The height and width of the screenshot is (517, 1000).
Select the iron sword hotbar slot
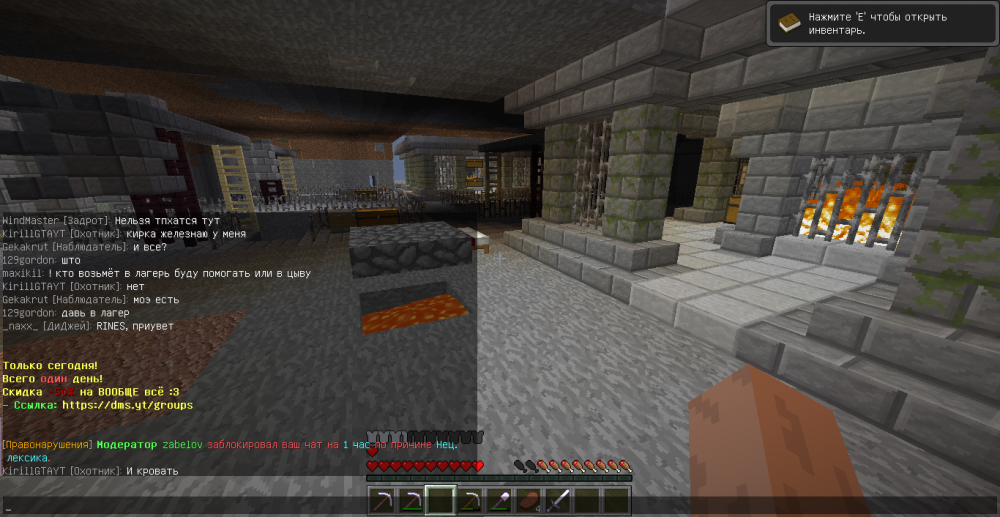tap(558, 501)
